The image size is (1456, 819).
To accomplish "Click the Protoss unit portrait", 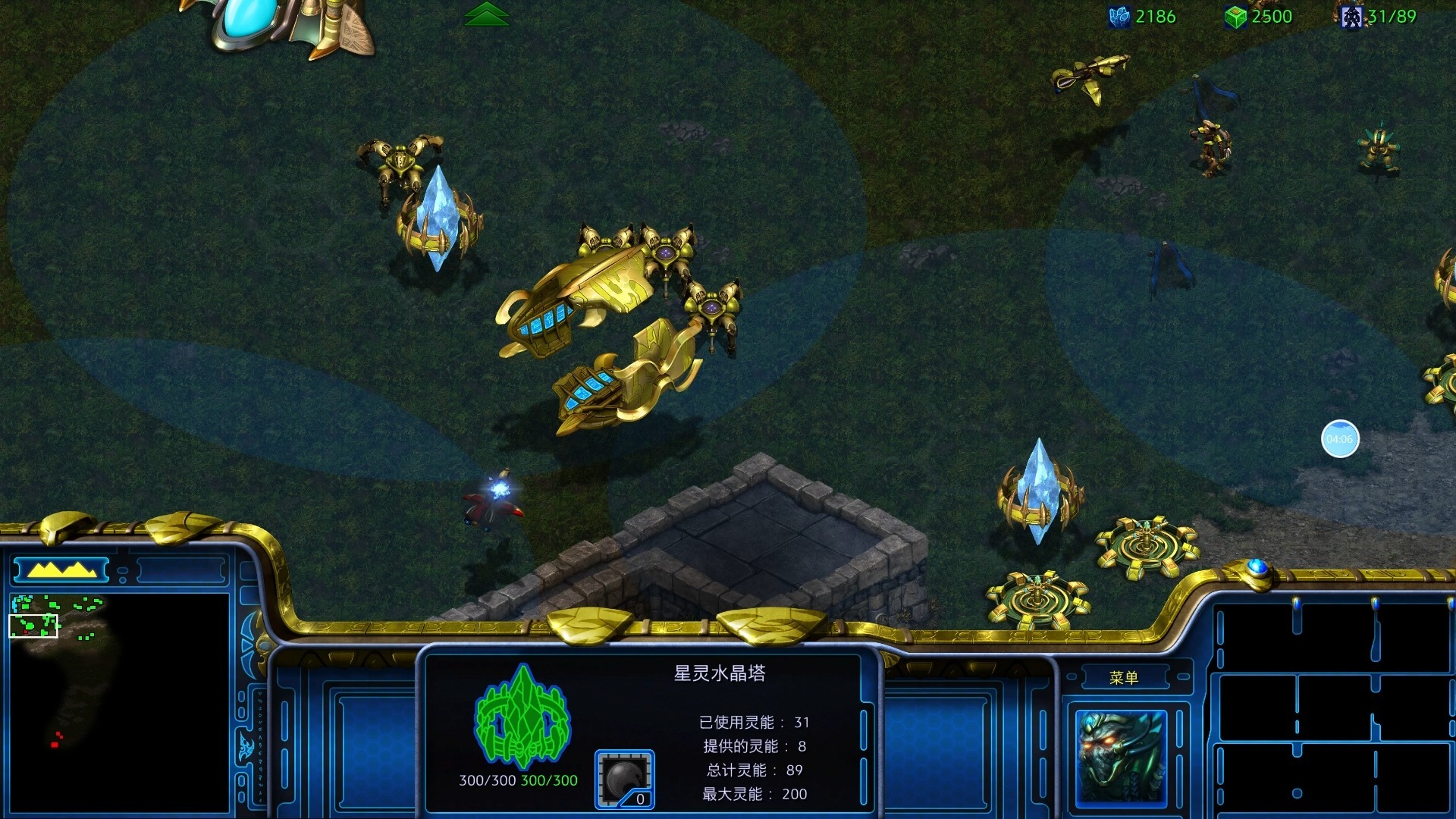I will (x=1121, y=757).
